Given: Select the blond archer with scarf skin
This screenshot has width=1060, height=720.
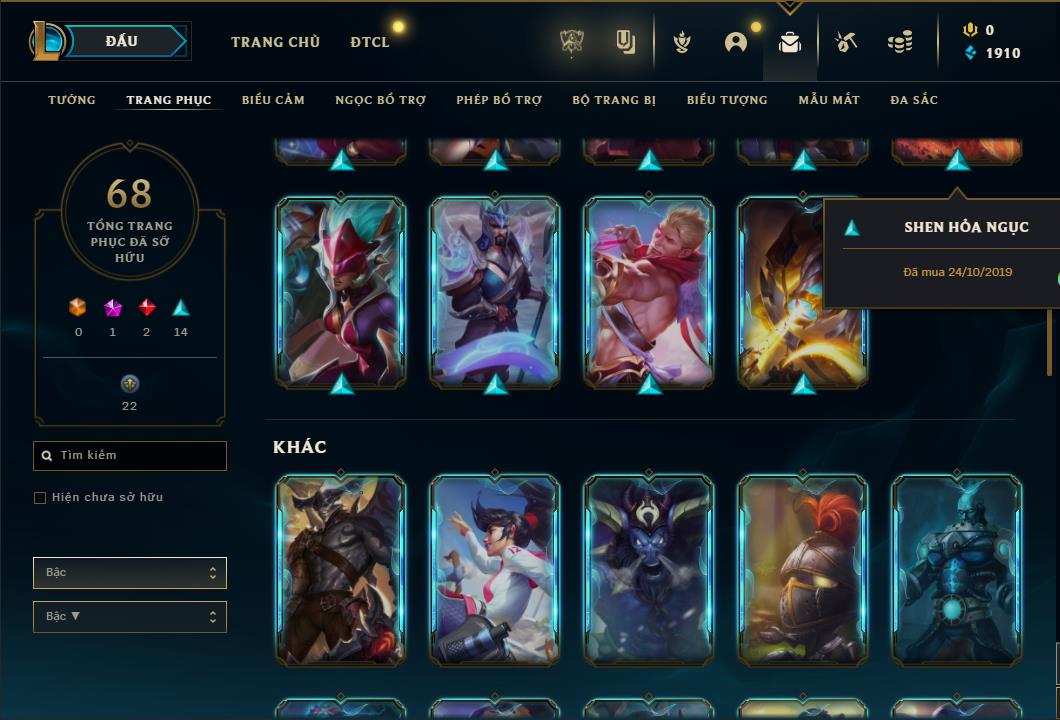Looking at the screenshot, I should click(649, 291).
